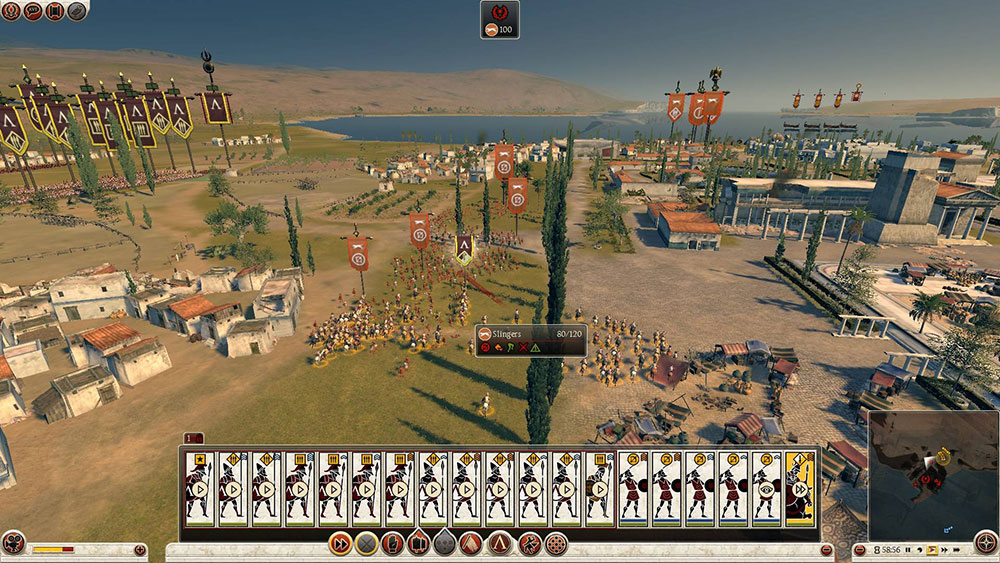Viewport: 1000px width, 563px height.
Task: Activate the fastest game speed
Action: pyautogui.click(x=959, y=550)
